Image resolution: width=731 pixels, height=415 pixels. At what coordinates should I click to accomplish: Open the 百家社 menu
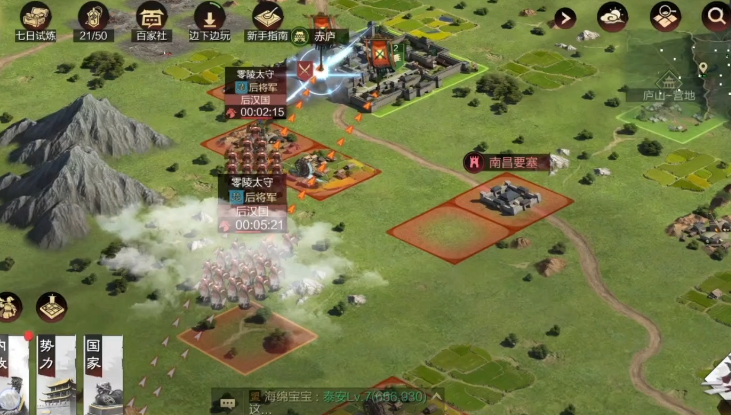[152, 18]
